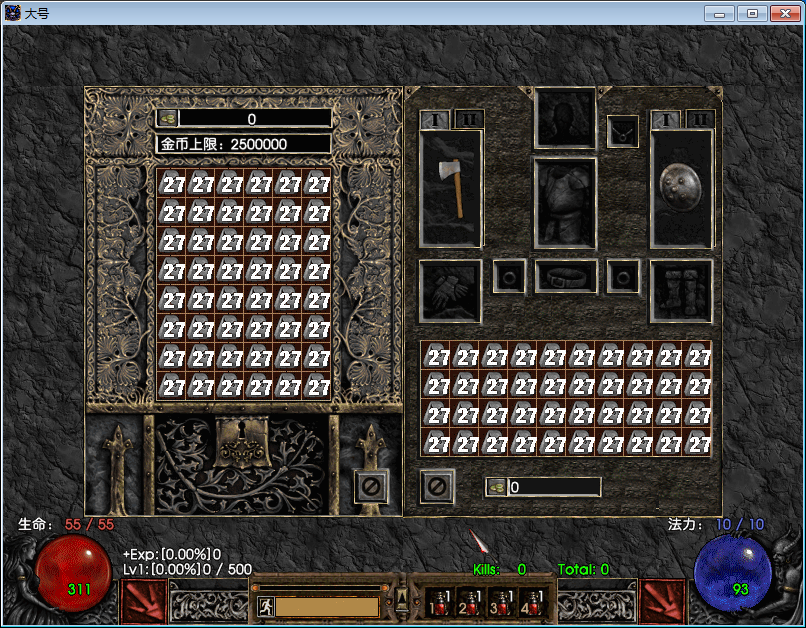Select the equipped round buckler shield

[681, 188]
